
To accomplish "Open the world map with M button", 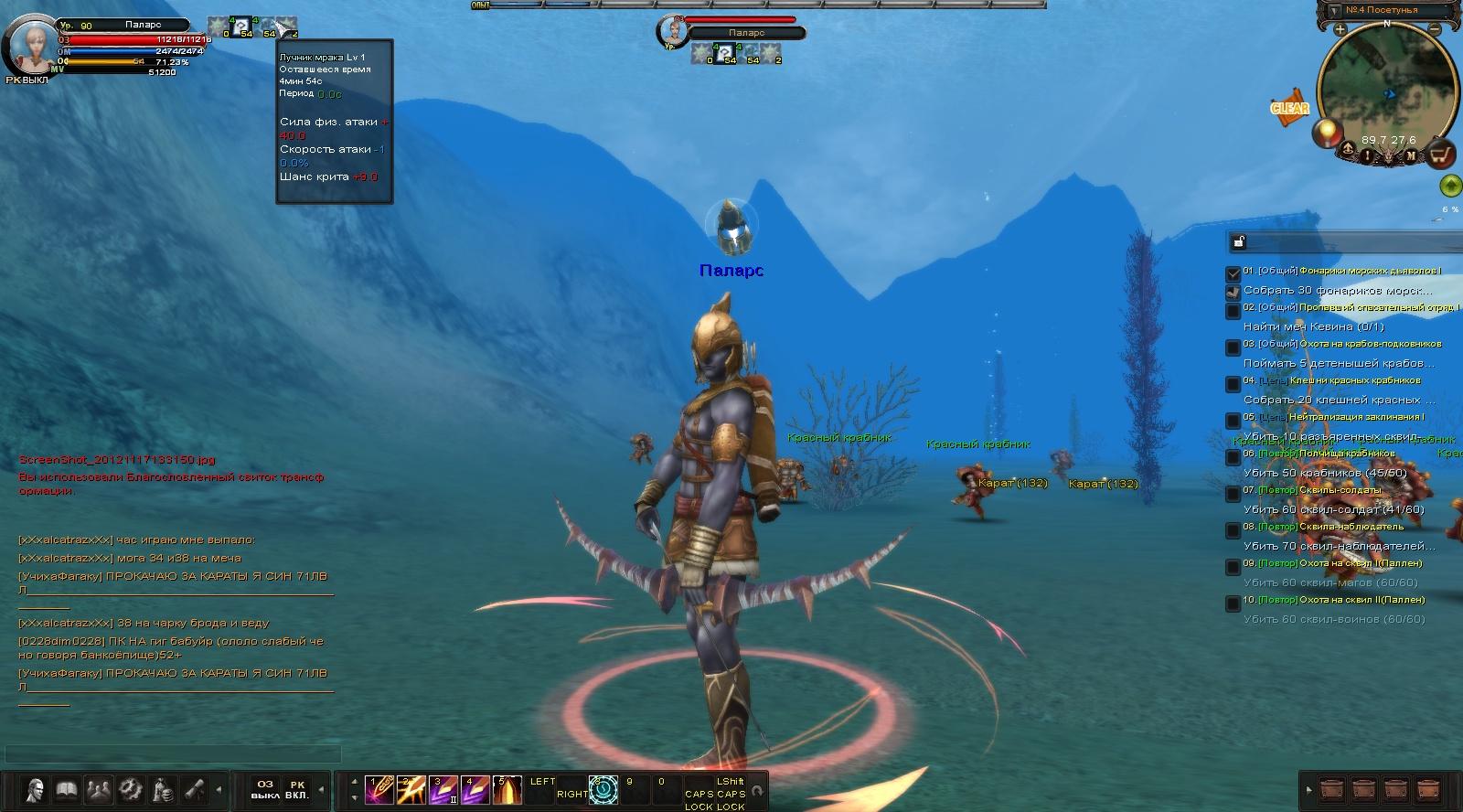I will (1411, 155).
